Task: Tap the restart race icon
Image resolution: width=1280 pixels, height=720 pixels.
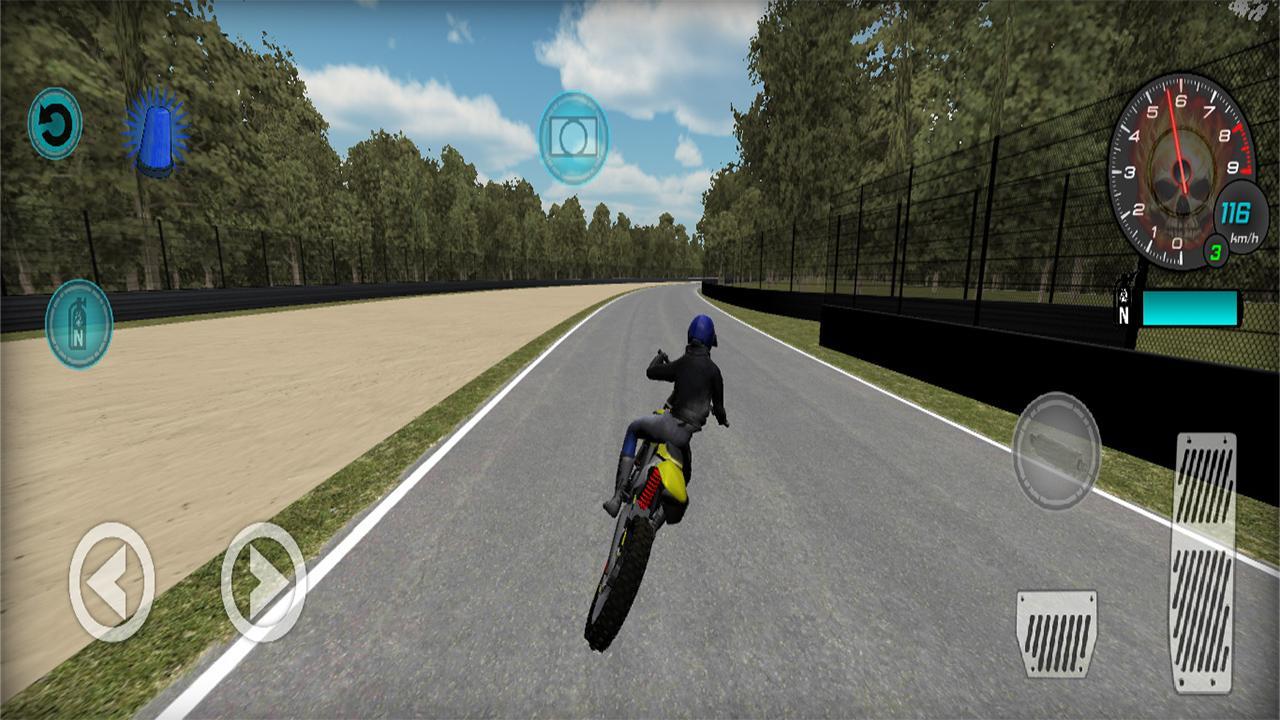Action: [x=55, y=124]
